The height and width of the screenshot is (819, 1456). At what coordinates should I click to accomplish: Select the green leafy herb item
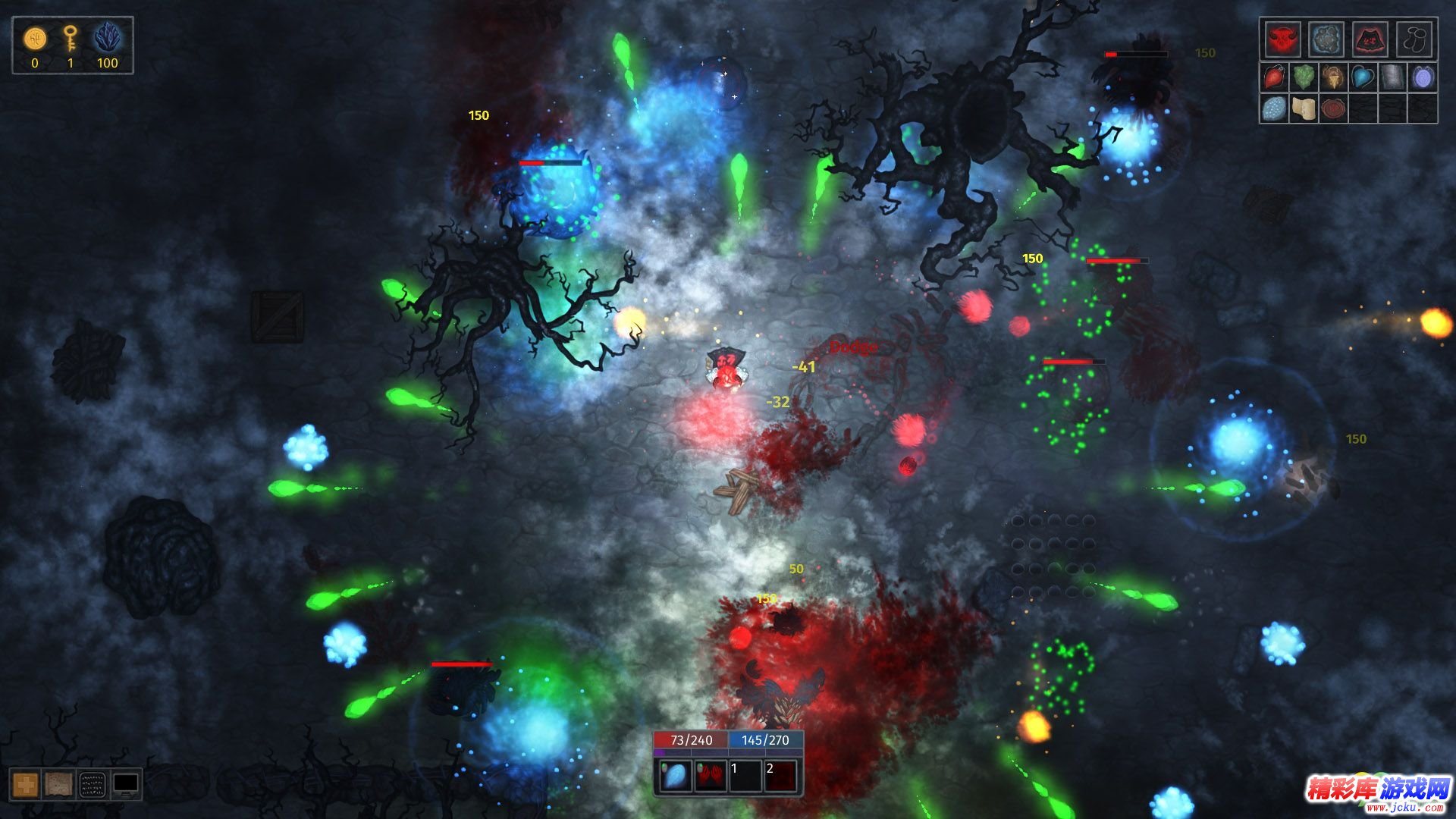(x=1304, y=77)
